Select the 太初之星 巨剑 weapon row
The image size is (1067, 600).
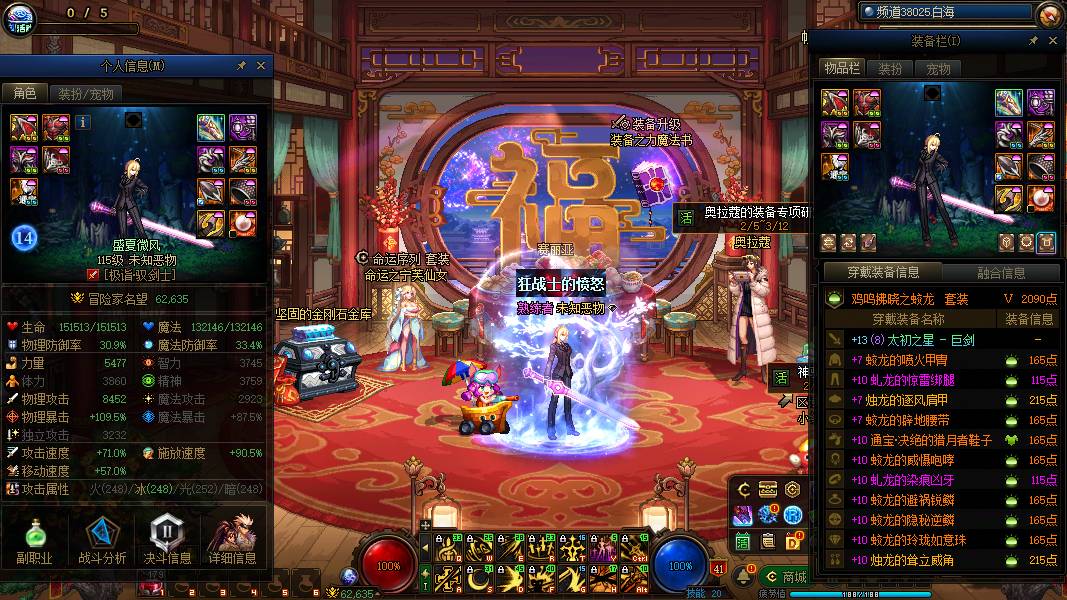[x=920, y=340]
